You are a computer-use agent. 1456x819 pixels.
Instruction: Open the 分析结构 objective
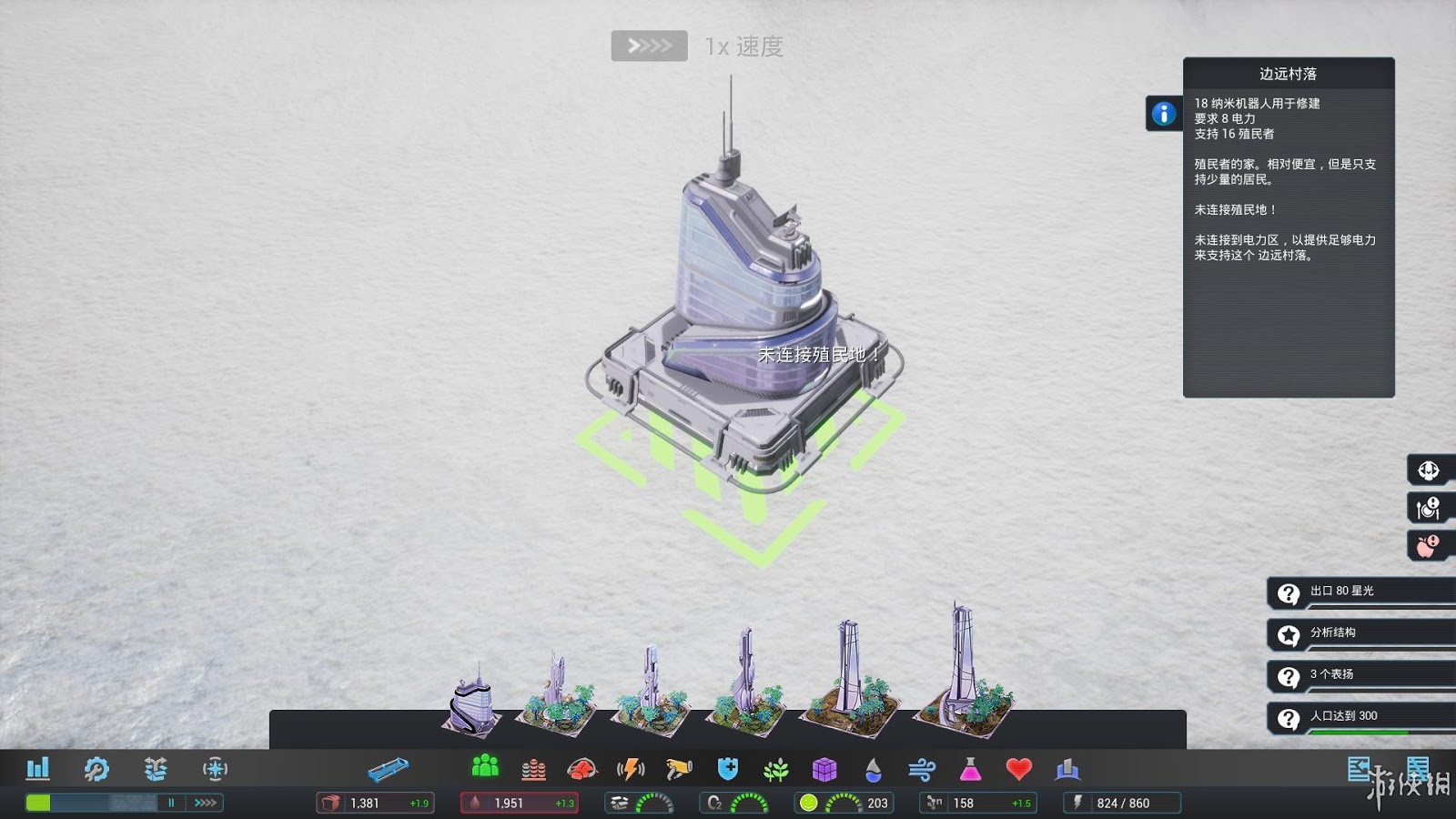[x=1360, y=634]
